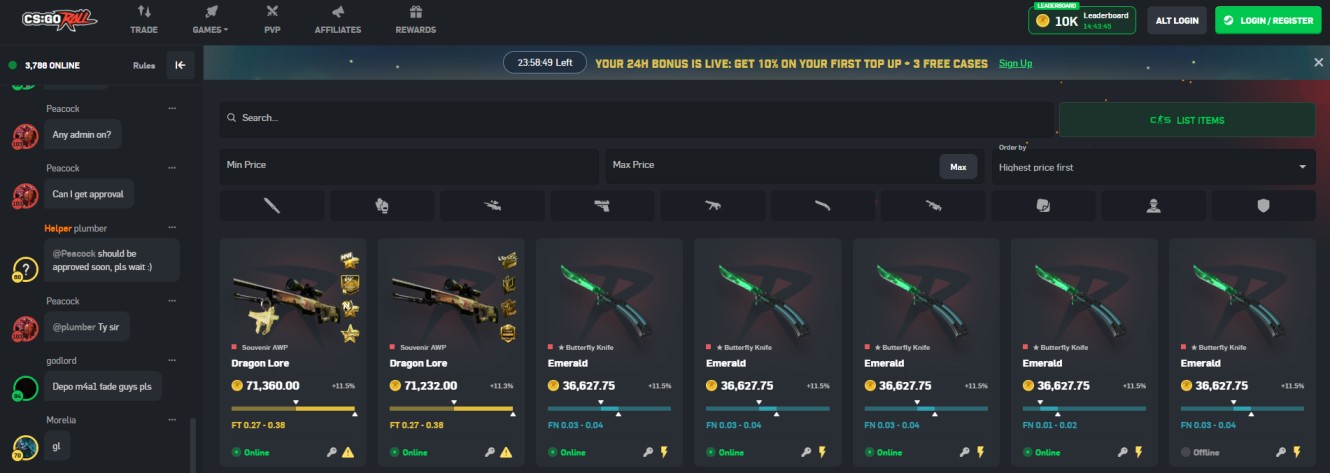The height and width of the screenshot is (473, 1330).
Task: Click the green Login / Register button
Action: pyautogui.click(x=1268, y=20)
